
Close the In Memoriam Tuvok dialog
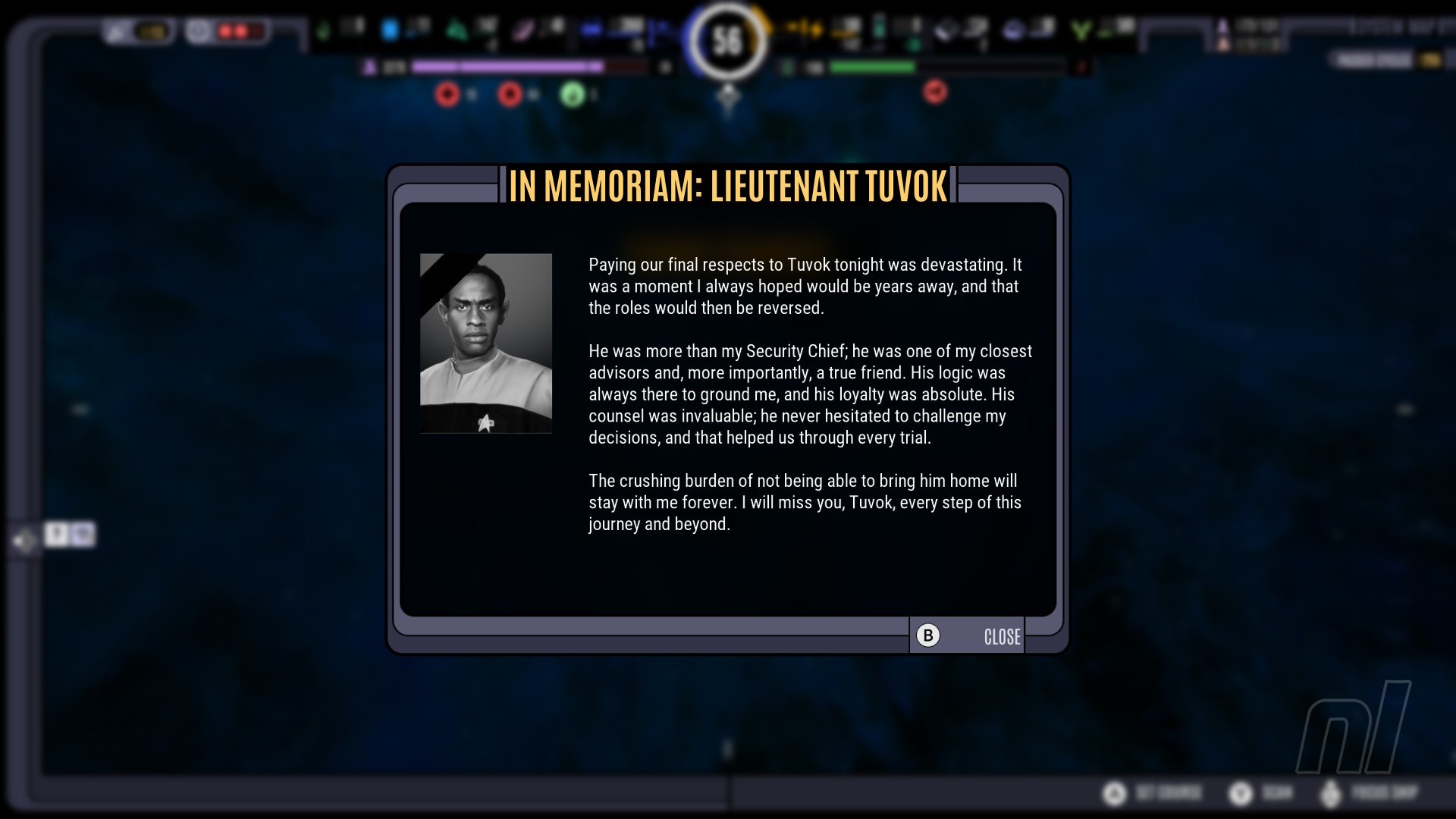click(x=968, y=635)
